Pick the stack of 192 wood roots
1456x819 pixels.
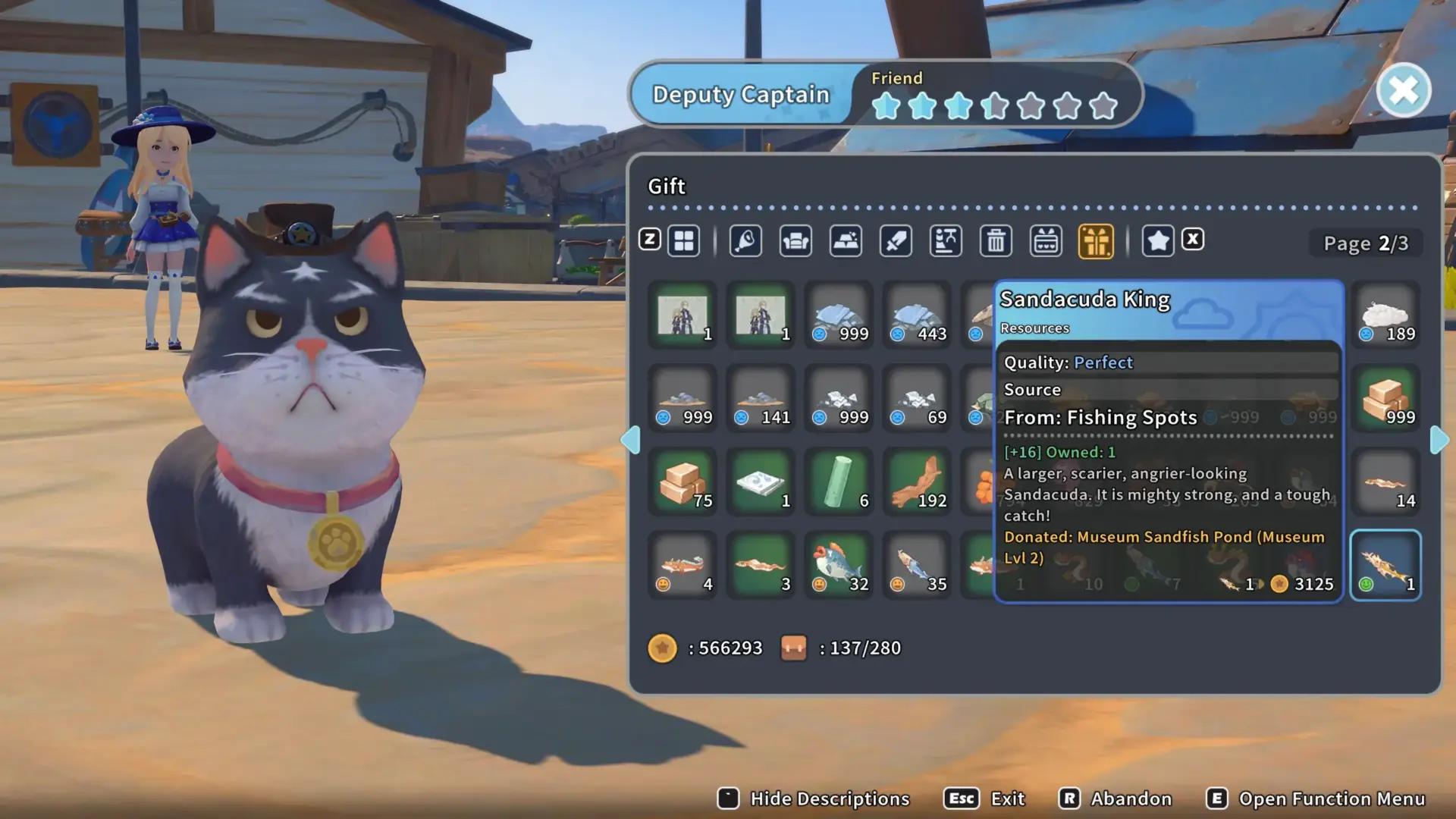(x=918, y=482)
